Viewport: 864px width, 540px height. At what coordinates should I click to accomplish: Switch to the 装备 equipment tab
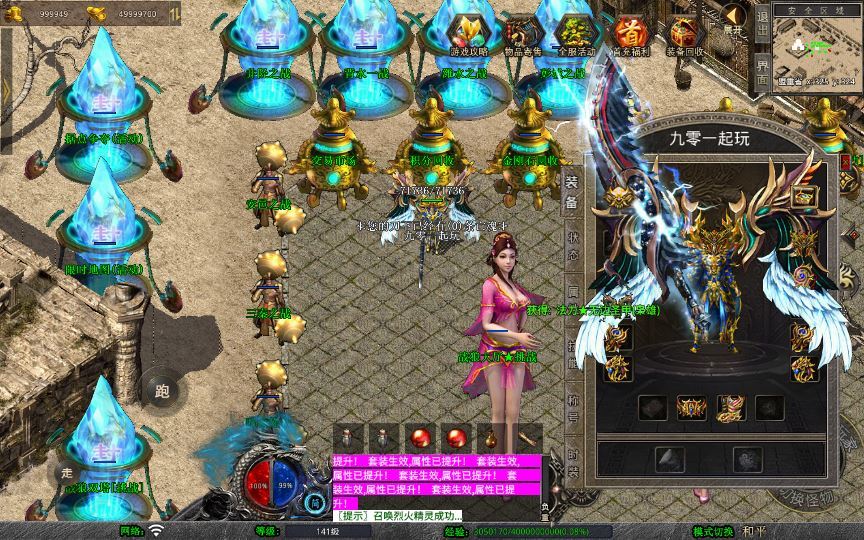(x=571, y=192)
